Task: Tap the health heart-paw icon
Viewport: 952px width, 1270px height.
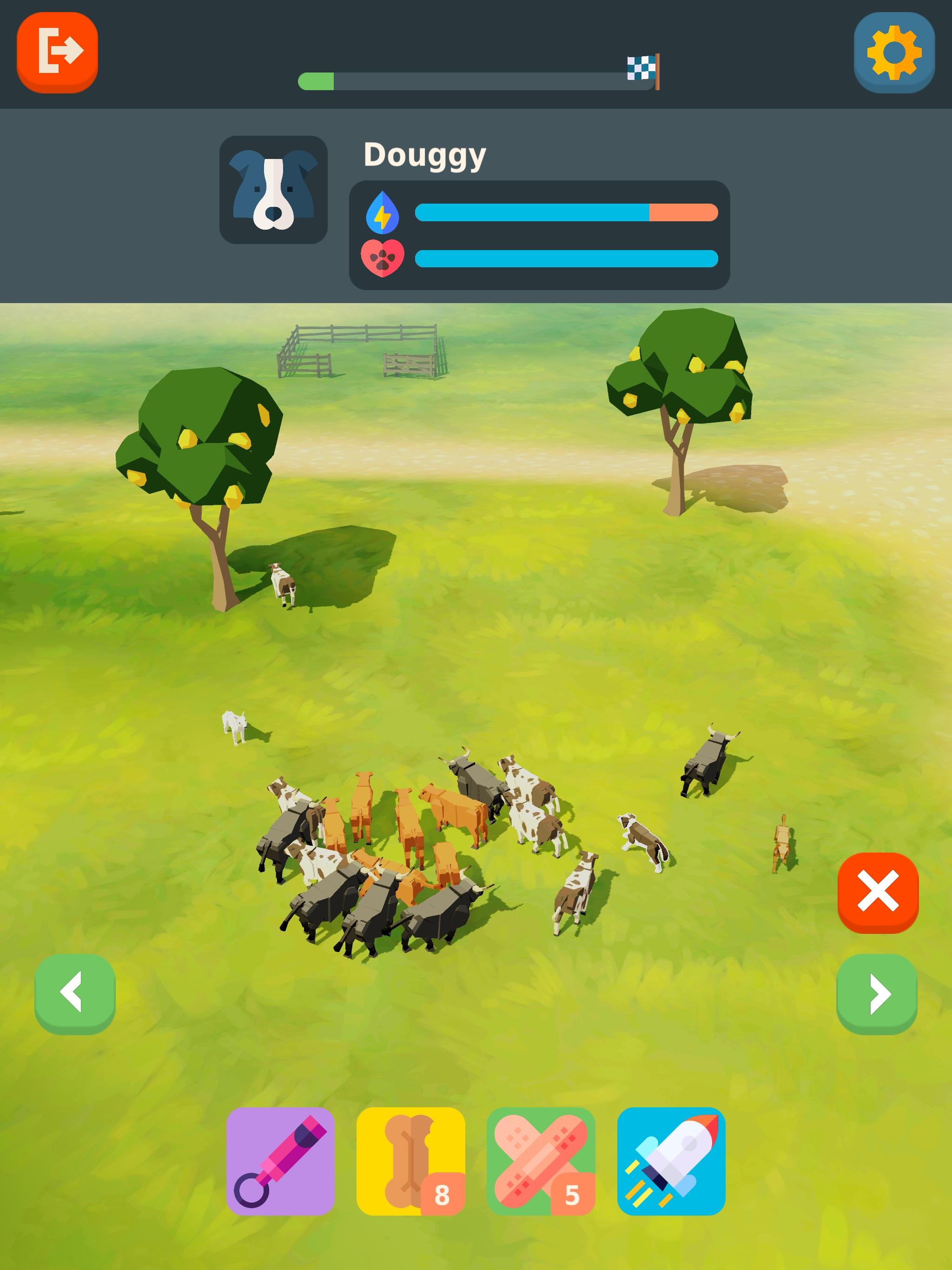Action: pos(383,259)
